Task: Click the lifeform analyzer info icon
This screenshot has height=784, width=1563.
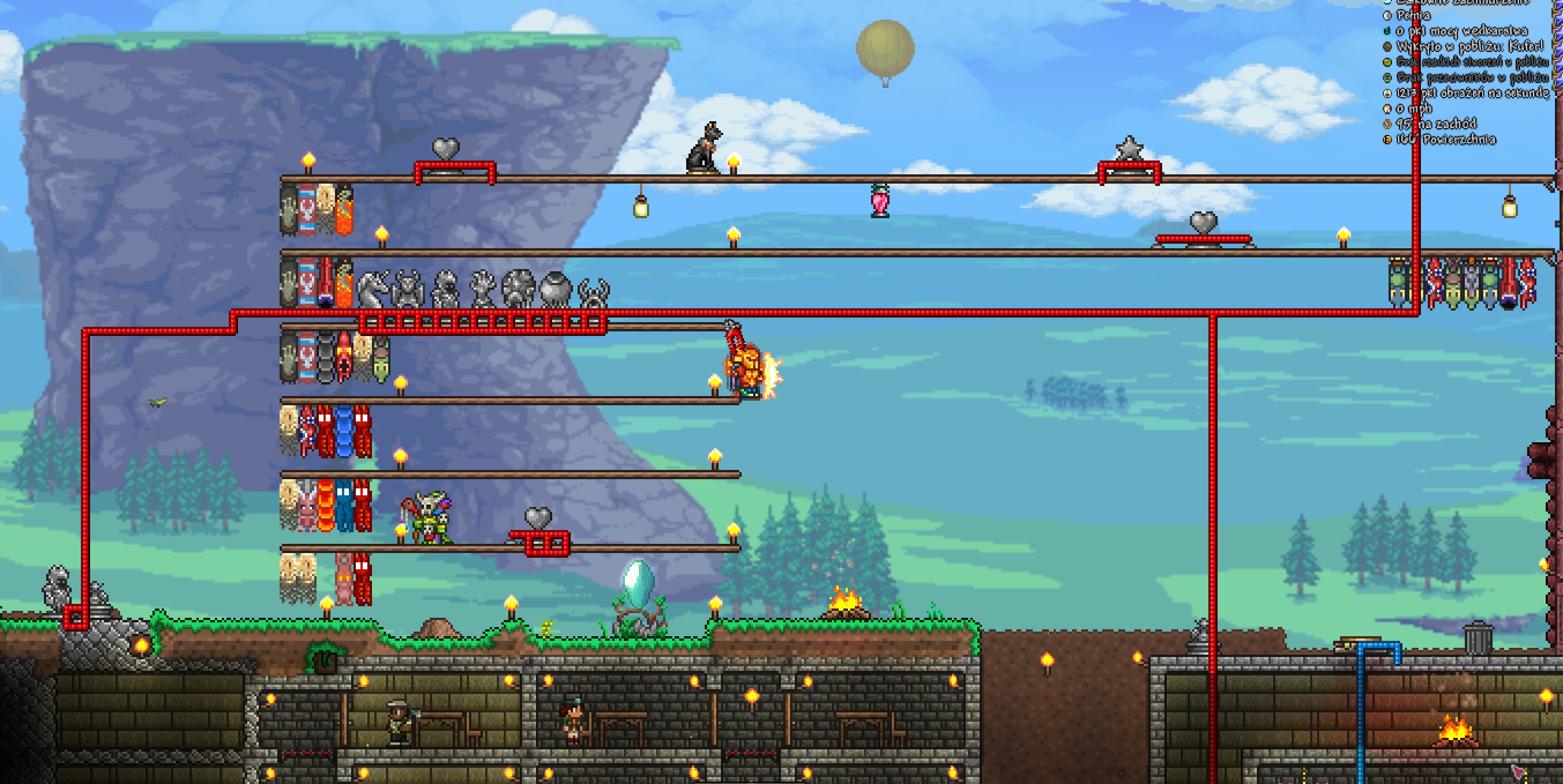Action: click(x=1387, y=62)
